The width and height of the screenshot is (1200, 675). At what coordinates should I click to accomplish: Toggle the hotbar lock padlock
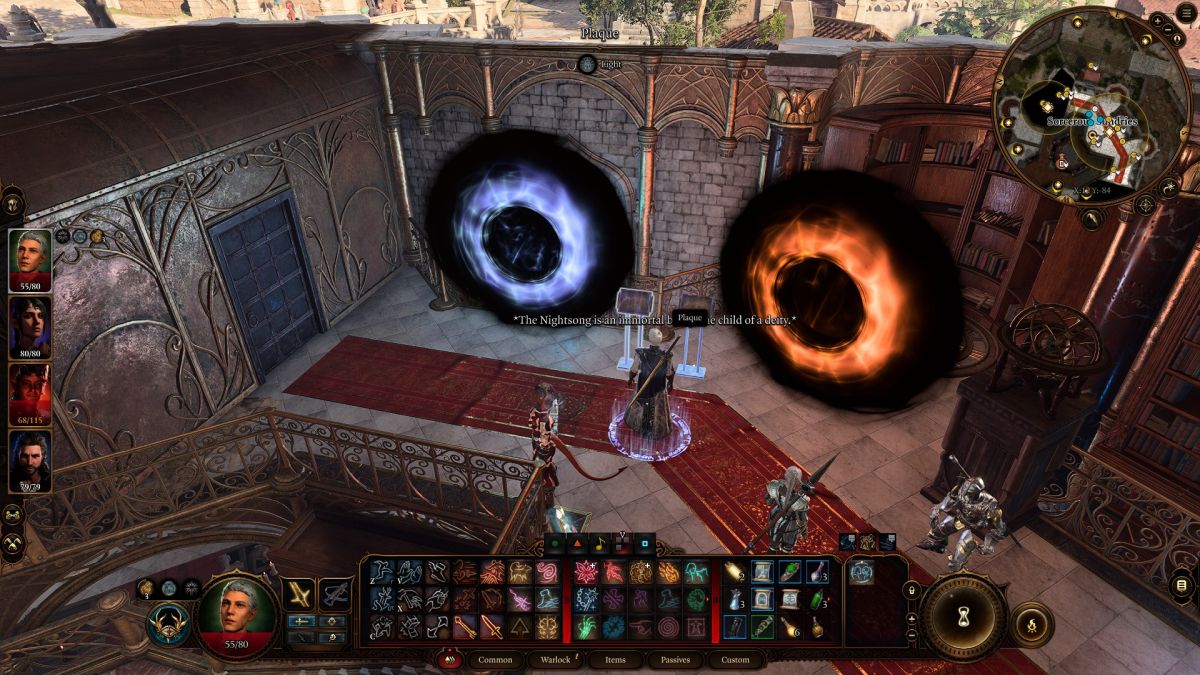[x=912, y=591]
